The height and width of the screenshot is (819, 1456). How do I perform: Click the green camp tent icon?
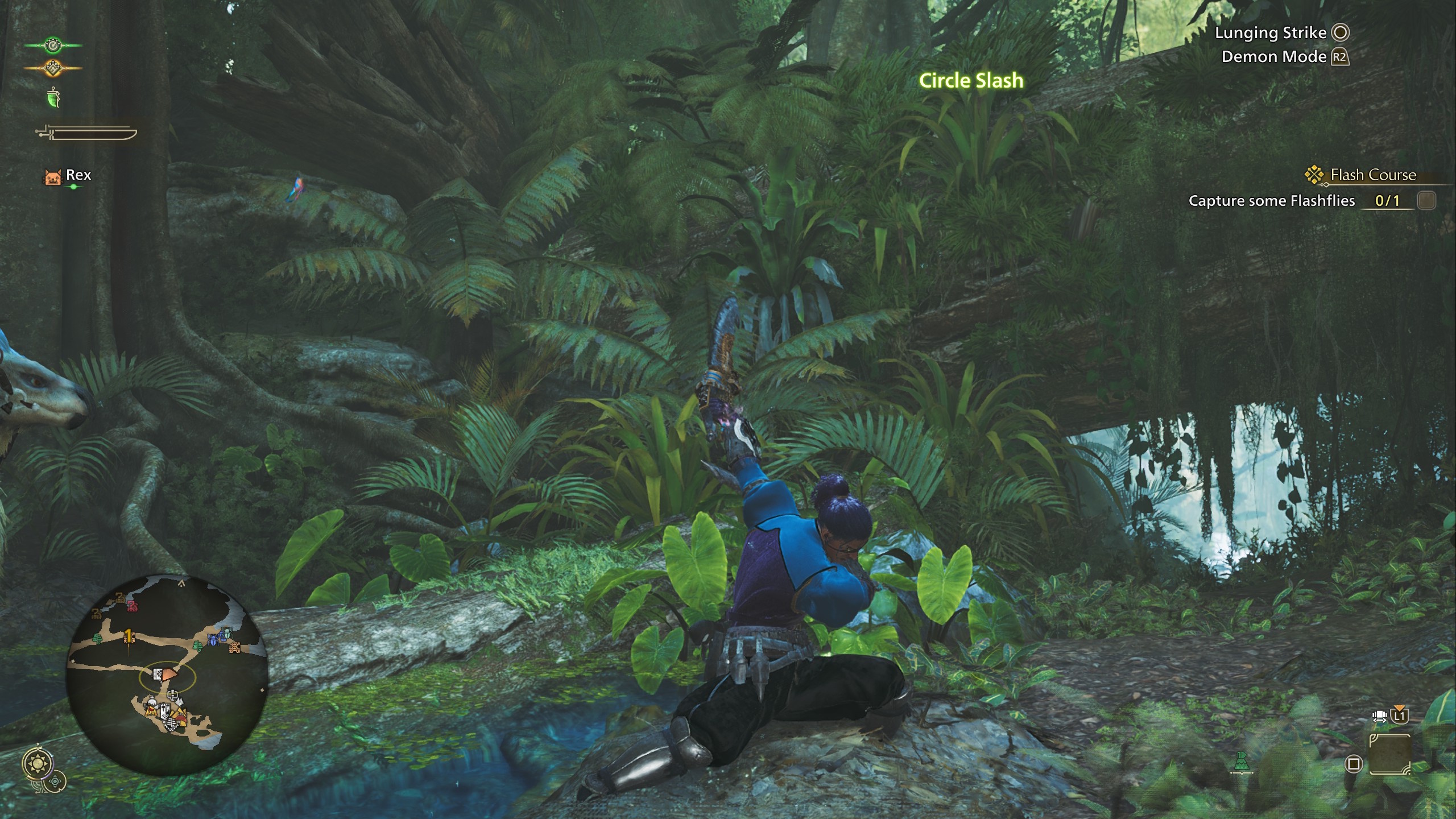[x=1242, y=763]
